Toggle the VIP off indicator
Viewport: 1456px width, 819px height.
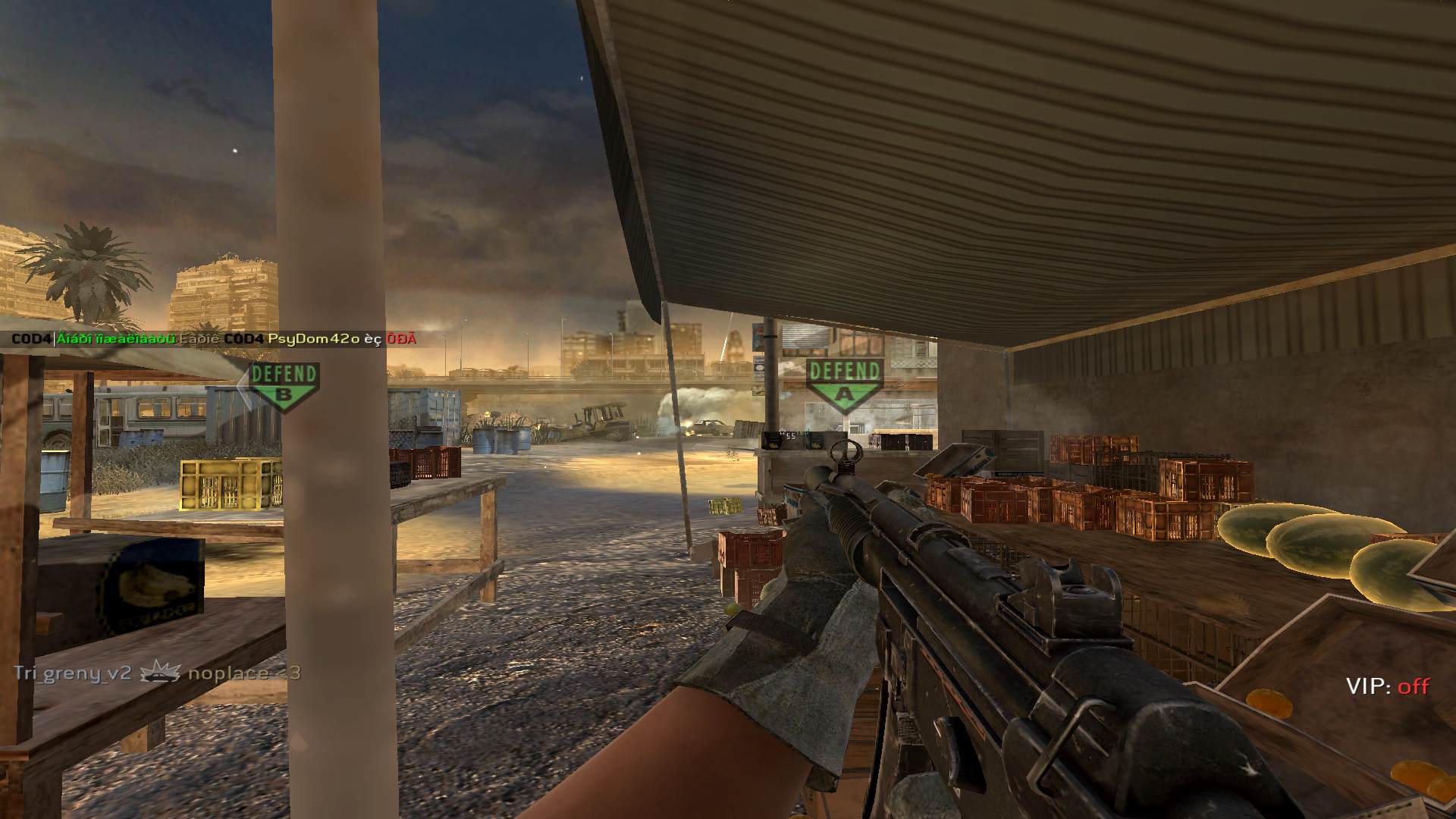tap(1387, 686)
